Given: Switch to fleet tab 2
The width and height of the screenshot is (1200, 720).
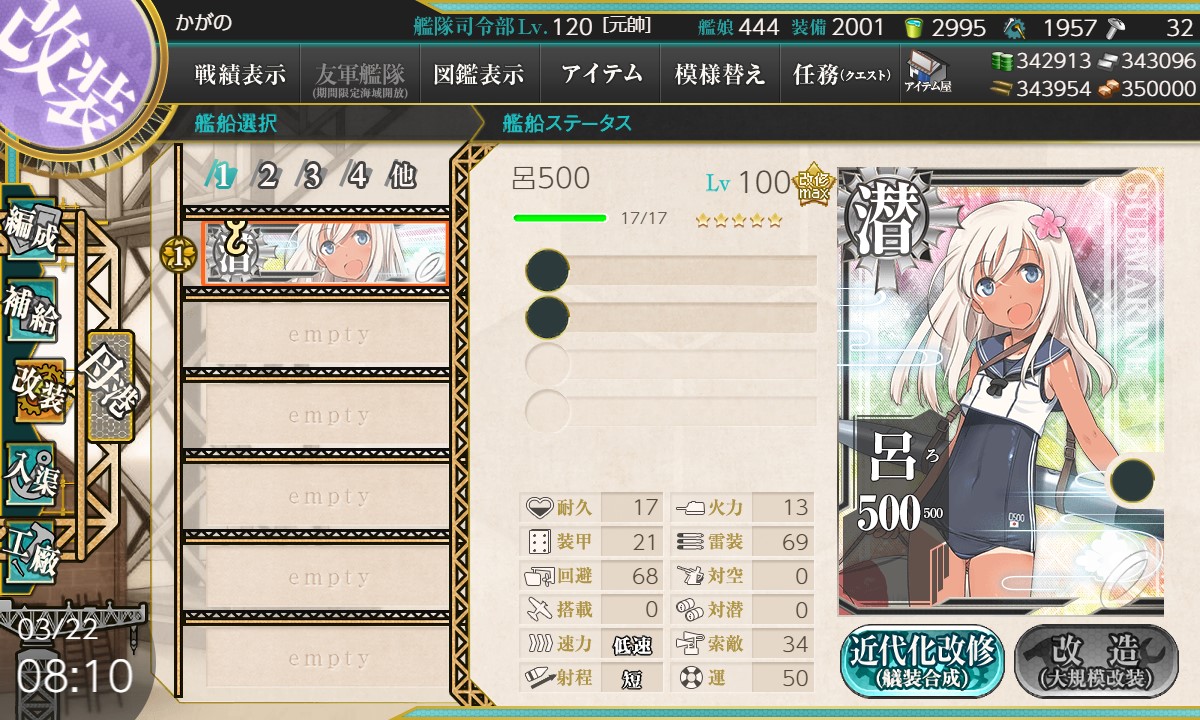Looking at the screenshot, I should coord(267,176).
